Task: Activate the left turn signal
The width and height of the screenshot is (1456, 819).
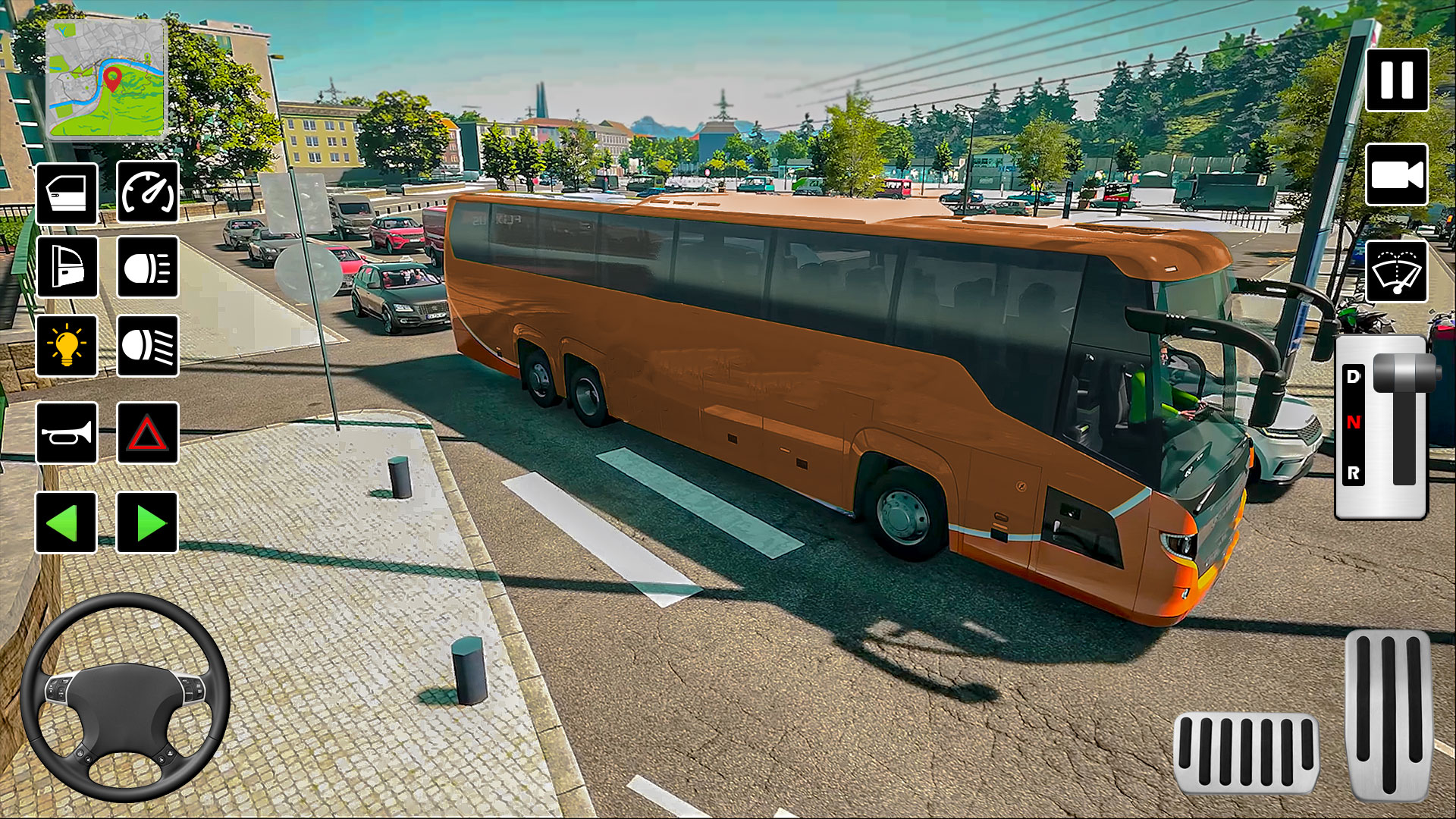Action: pos(67,520)
